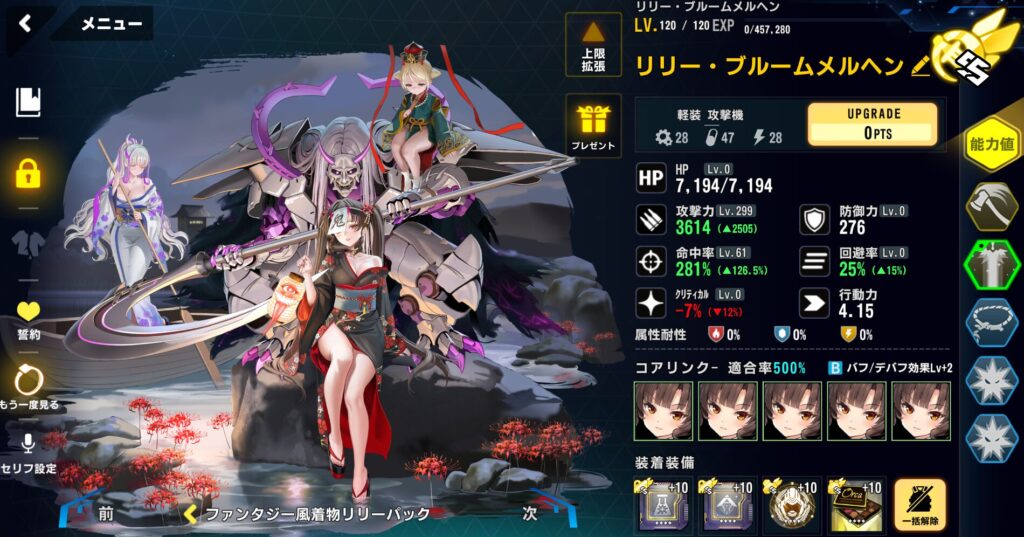The height and width of the screenshot is (537, 1024).
Task: Go back with the top-left arrow
Action: [25, 23]
